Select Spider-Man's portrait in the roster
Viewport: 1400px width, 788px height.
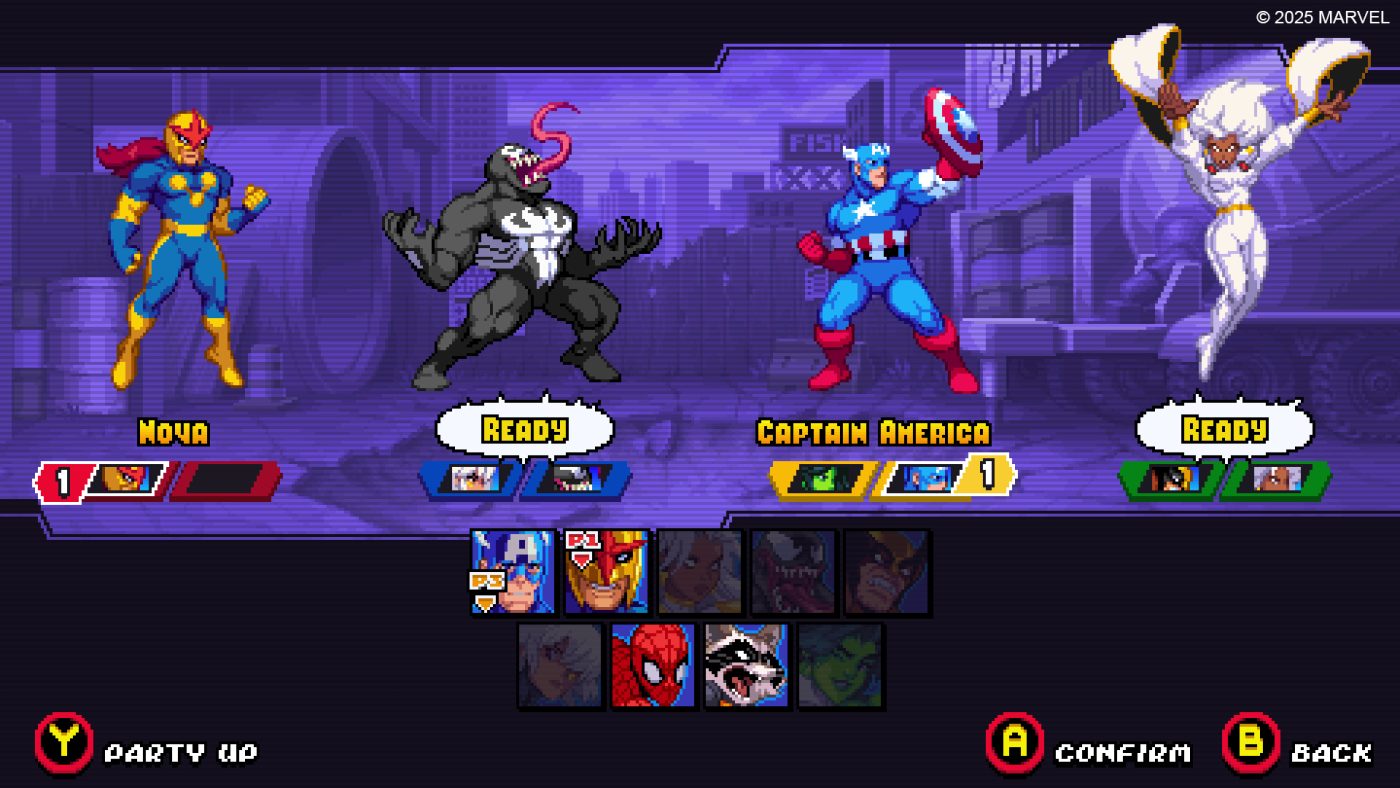pyautogui.click(x=655, y=665)
